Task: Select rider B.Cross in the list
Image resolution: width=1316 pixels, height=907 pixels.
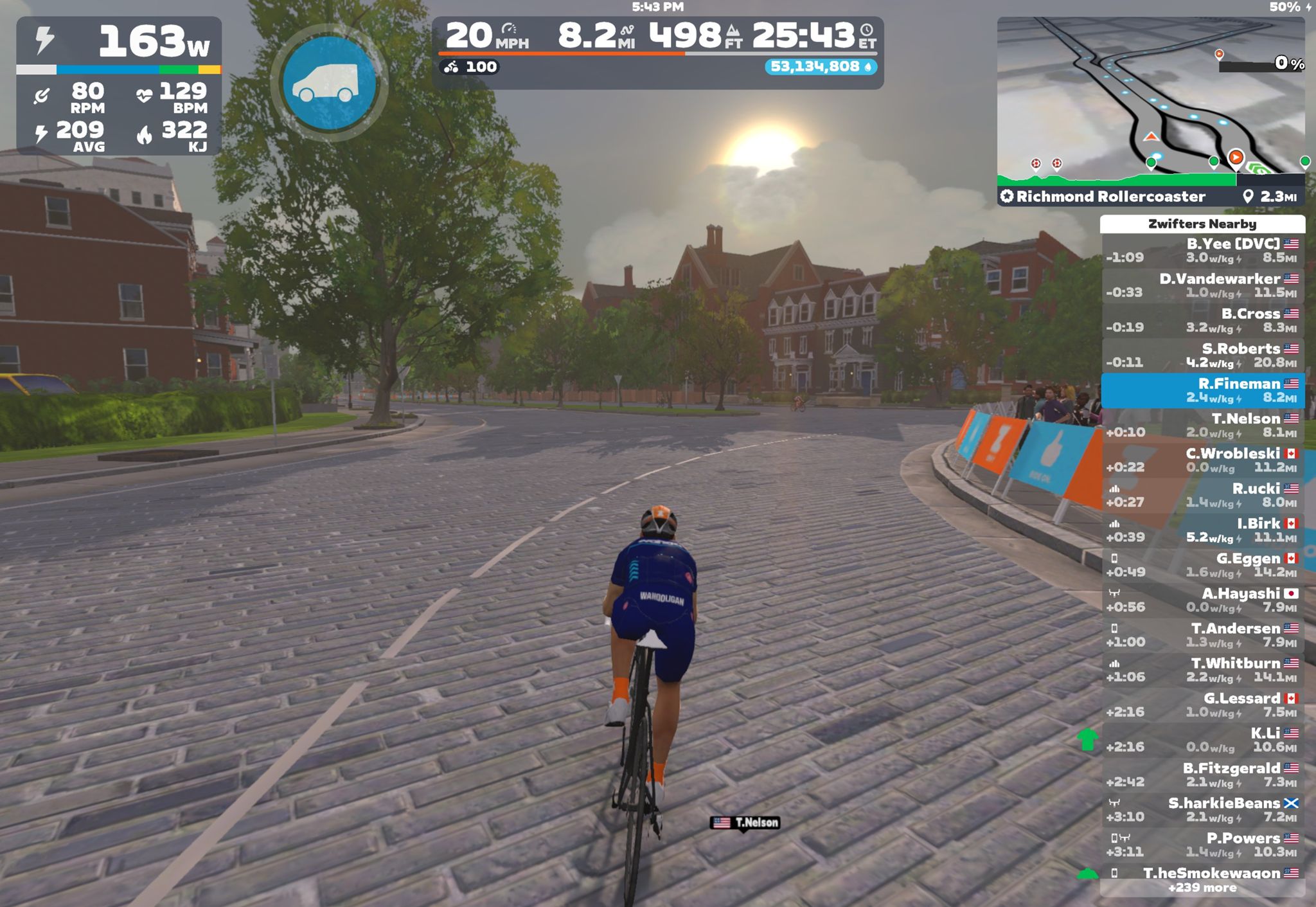Action: (1203, 320)
